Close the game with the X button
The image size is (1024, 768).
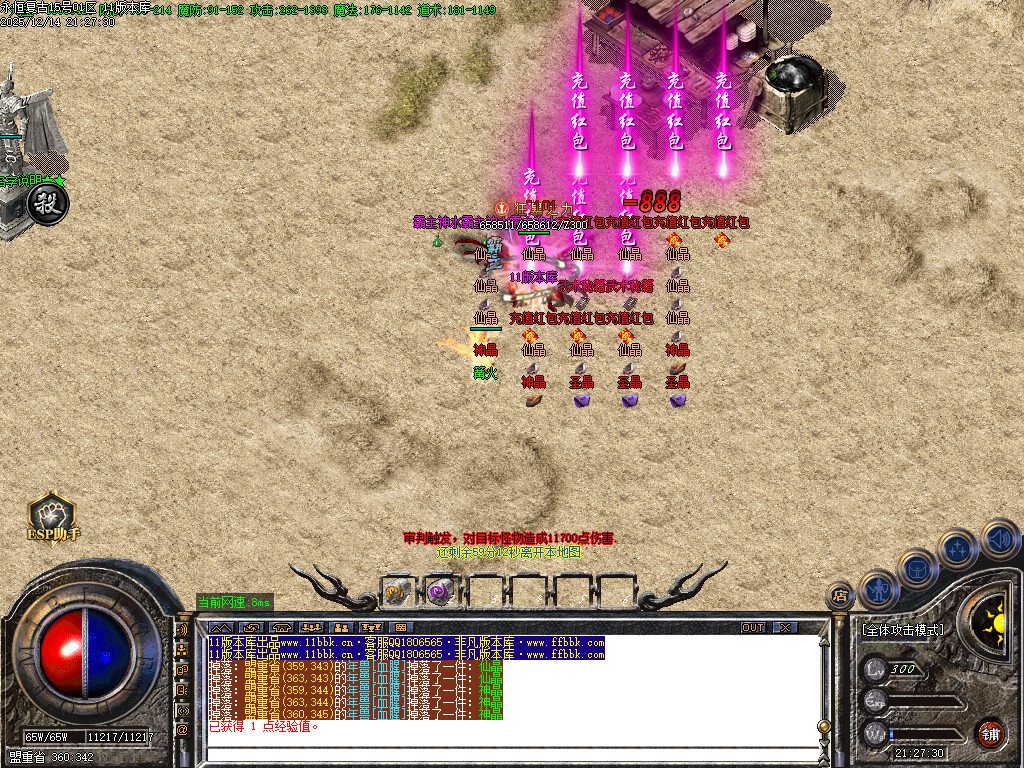point(786,627)
